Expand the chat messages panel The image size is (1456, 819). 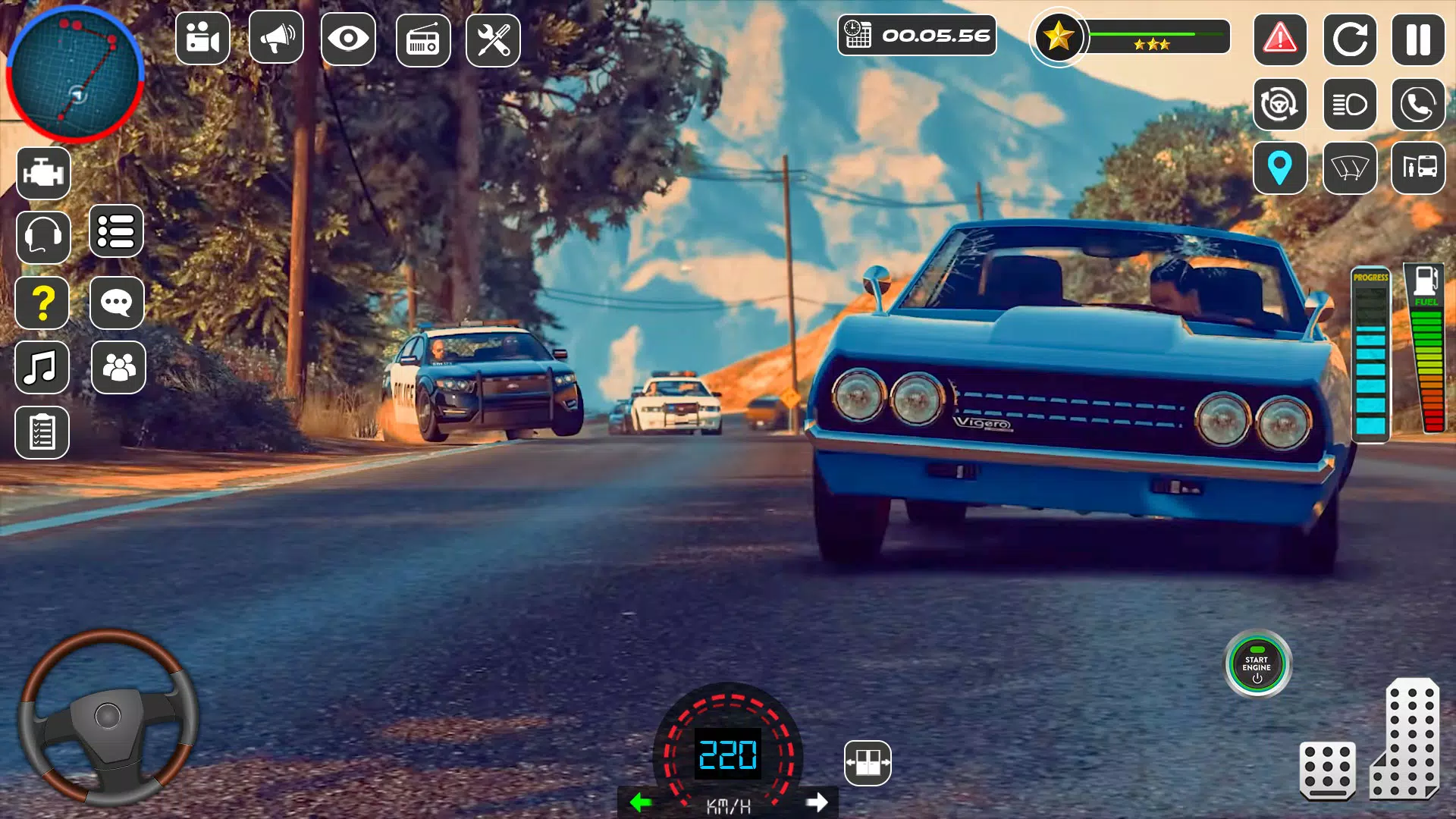[117, 303]
